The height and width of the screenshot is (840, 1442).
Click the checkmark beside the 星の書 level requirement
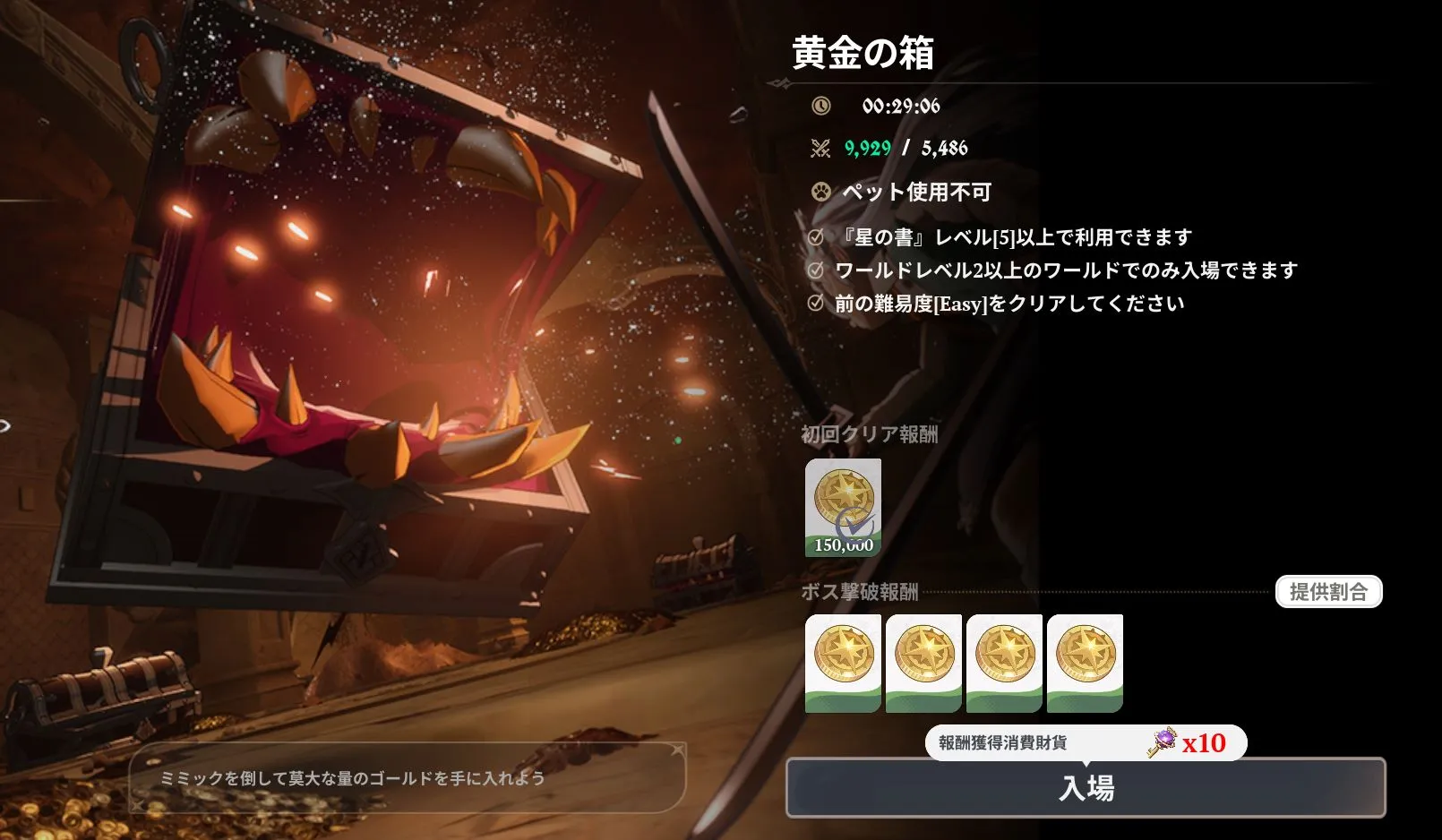point(815,236)
